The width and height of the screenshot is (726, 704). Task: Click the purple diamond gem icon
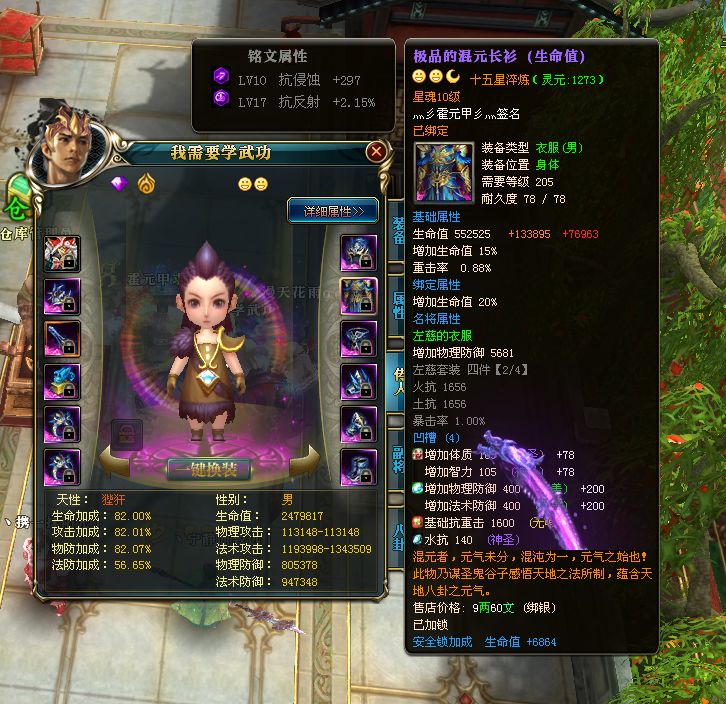pyautogui.click(x=120, y=184)
